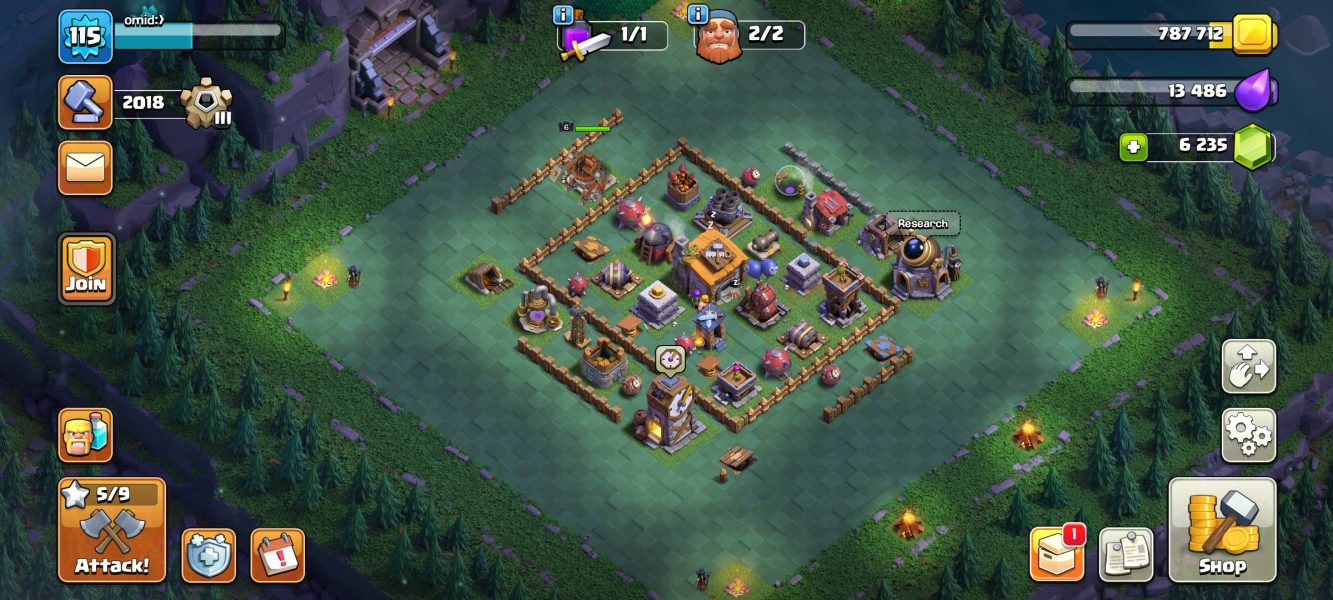
Task: Click the purple elixir drop icon
Action: 1254,91
